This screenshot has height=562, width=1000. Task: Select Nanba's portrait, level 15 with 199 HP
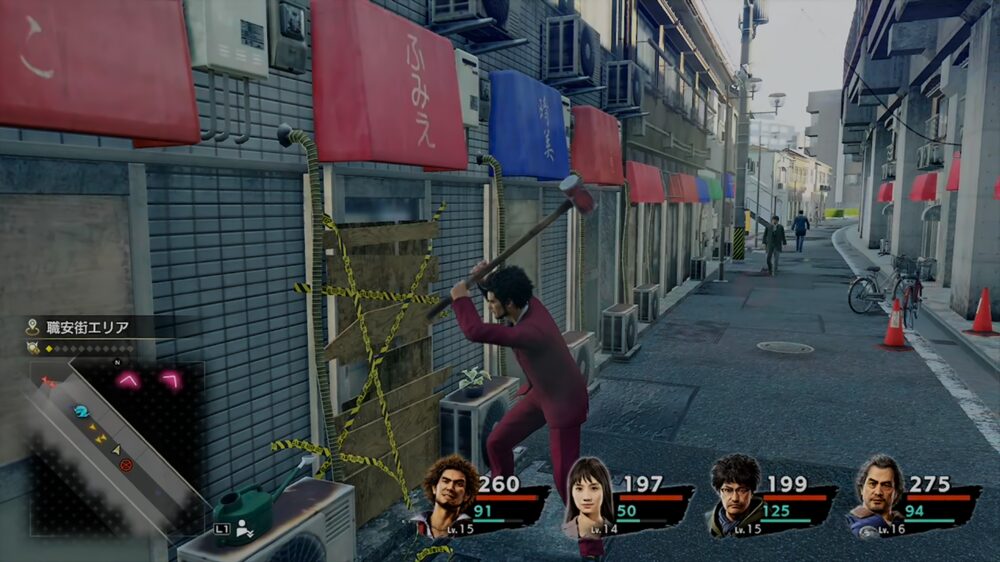click(735, 492)
